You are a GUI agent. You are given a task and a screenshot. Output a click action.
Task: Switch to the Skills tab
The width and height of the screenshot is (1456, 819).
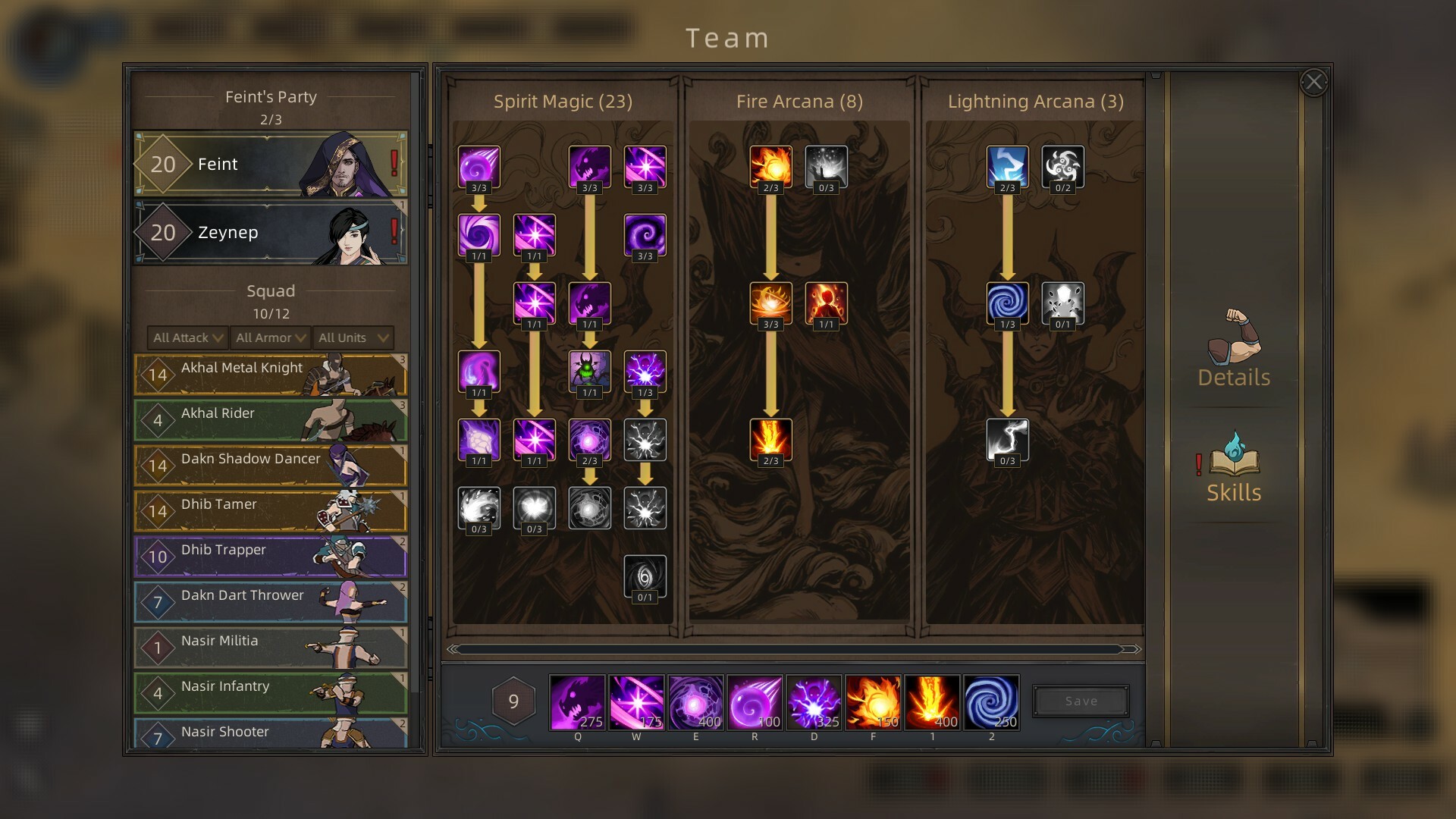click(1234, 468)
